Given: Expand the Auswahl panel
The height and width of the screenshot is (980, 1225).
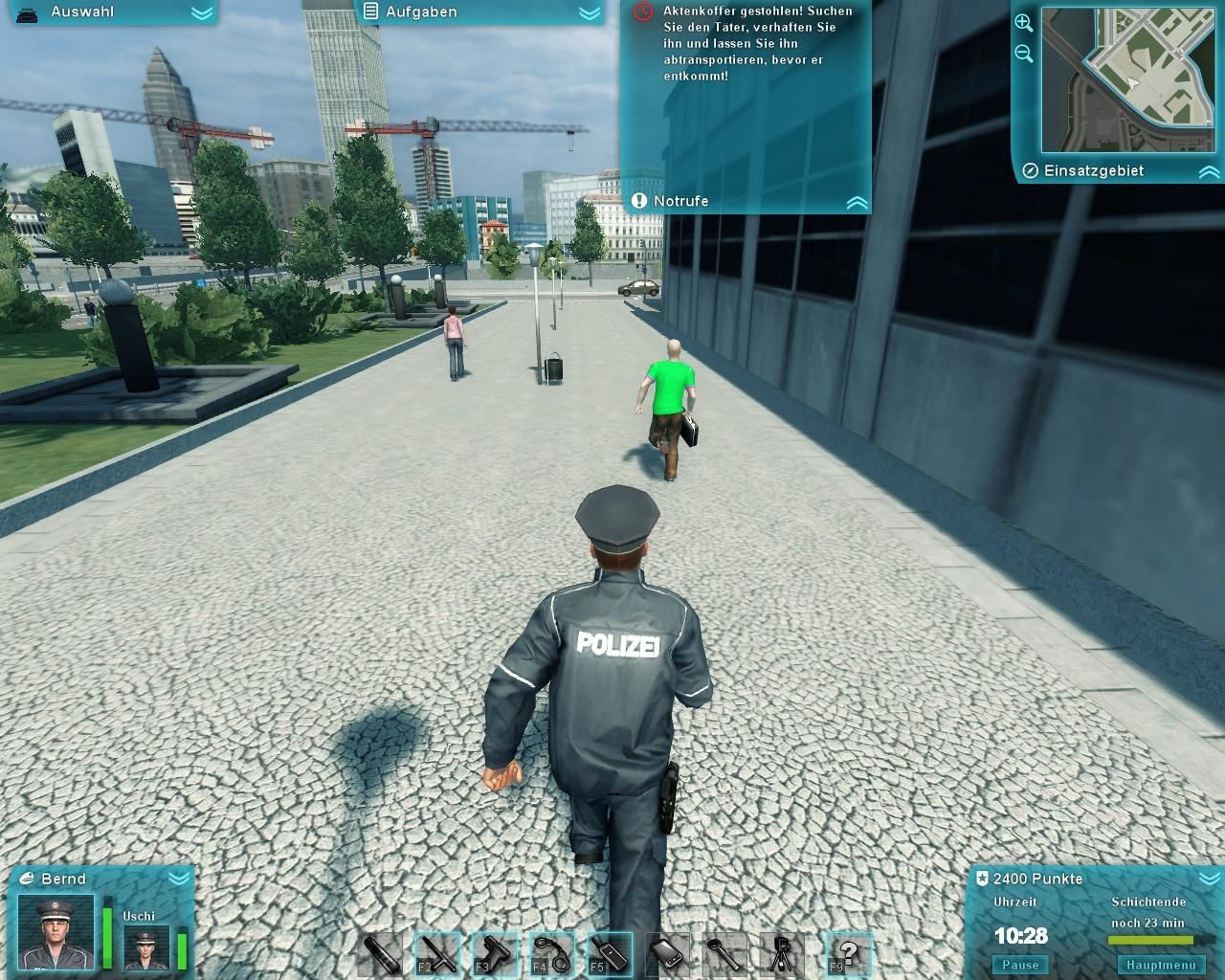Looking at the screenshot, I should click(201, 12).
